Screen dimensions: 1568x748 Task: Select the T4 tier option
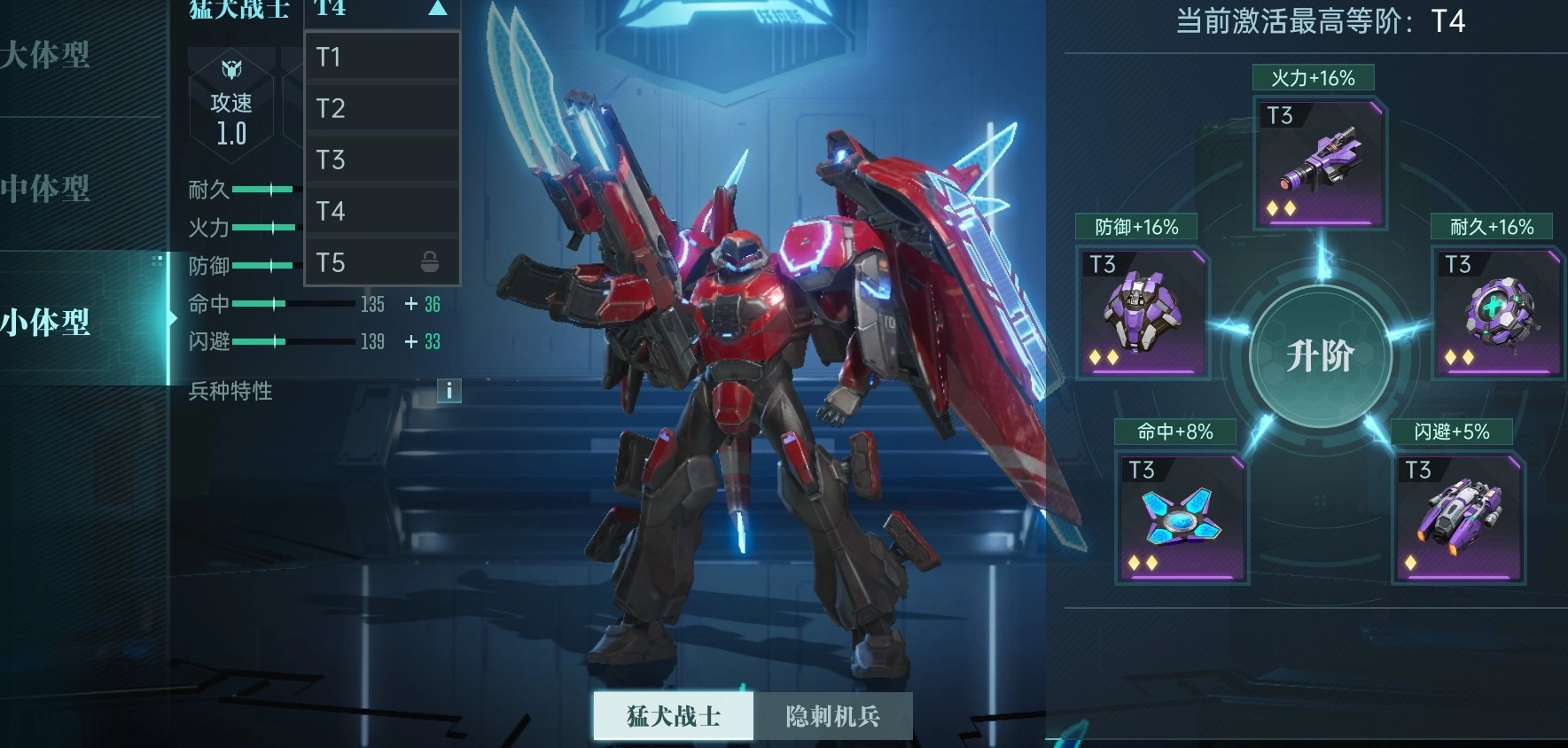381,212
